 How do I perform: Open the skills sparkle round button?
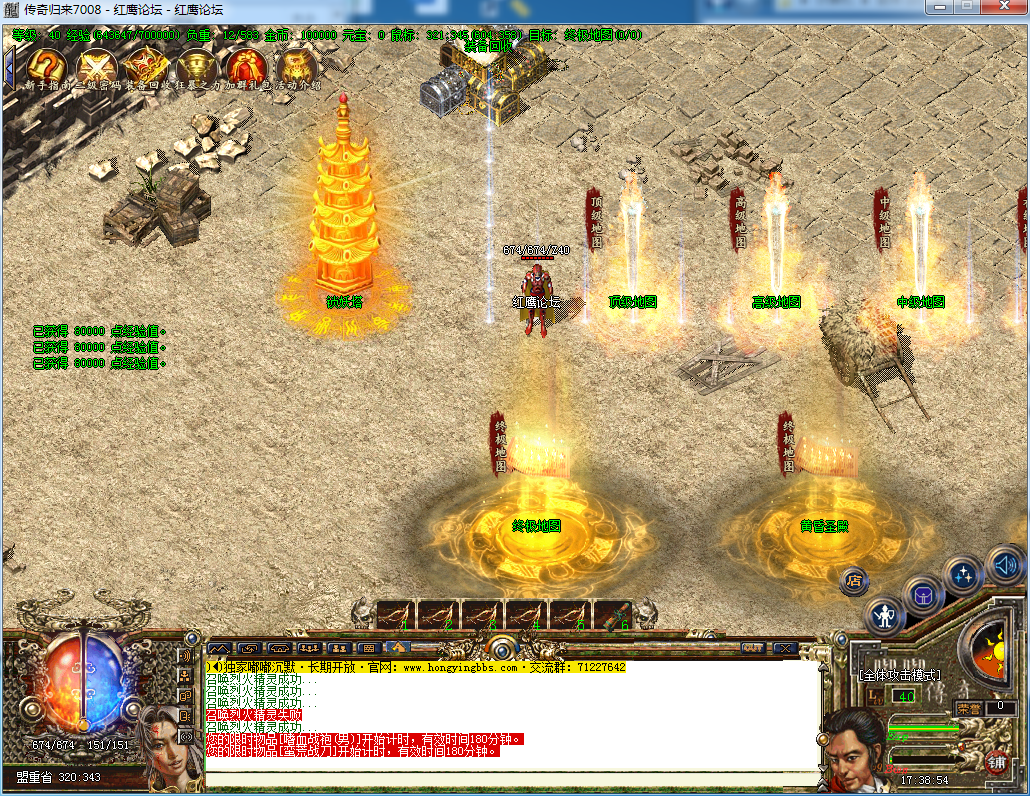tap(964, 575)
